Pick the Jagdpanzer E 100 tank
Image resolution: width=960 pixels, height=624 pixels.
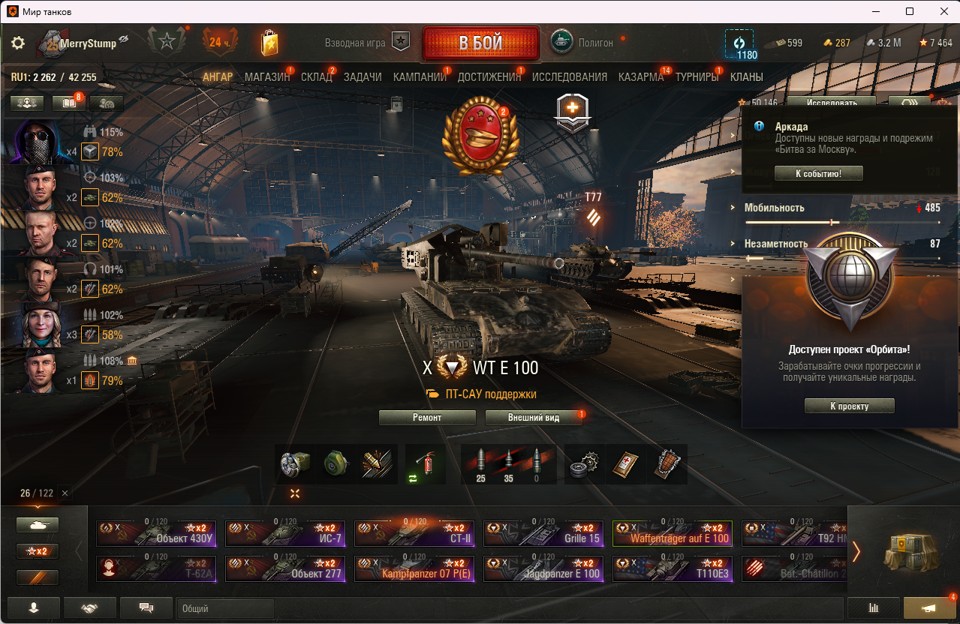click(543, 569)
